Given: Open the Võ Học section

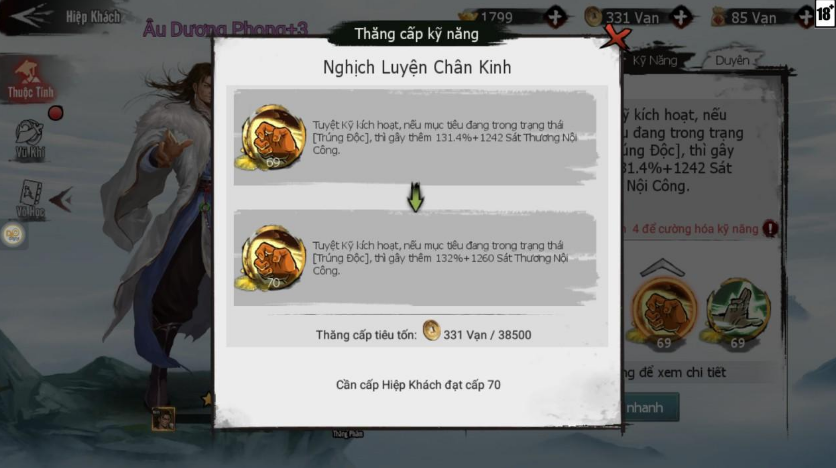Looking at the screenshot, I should 30,197.
